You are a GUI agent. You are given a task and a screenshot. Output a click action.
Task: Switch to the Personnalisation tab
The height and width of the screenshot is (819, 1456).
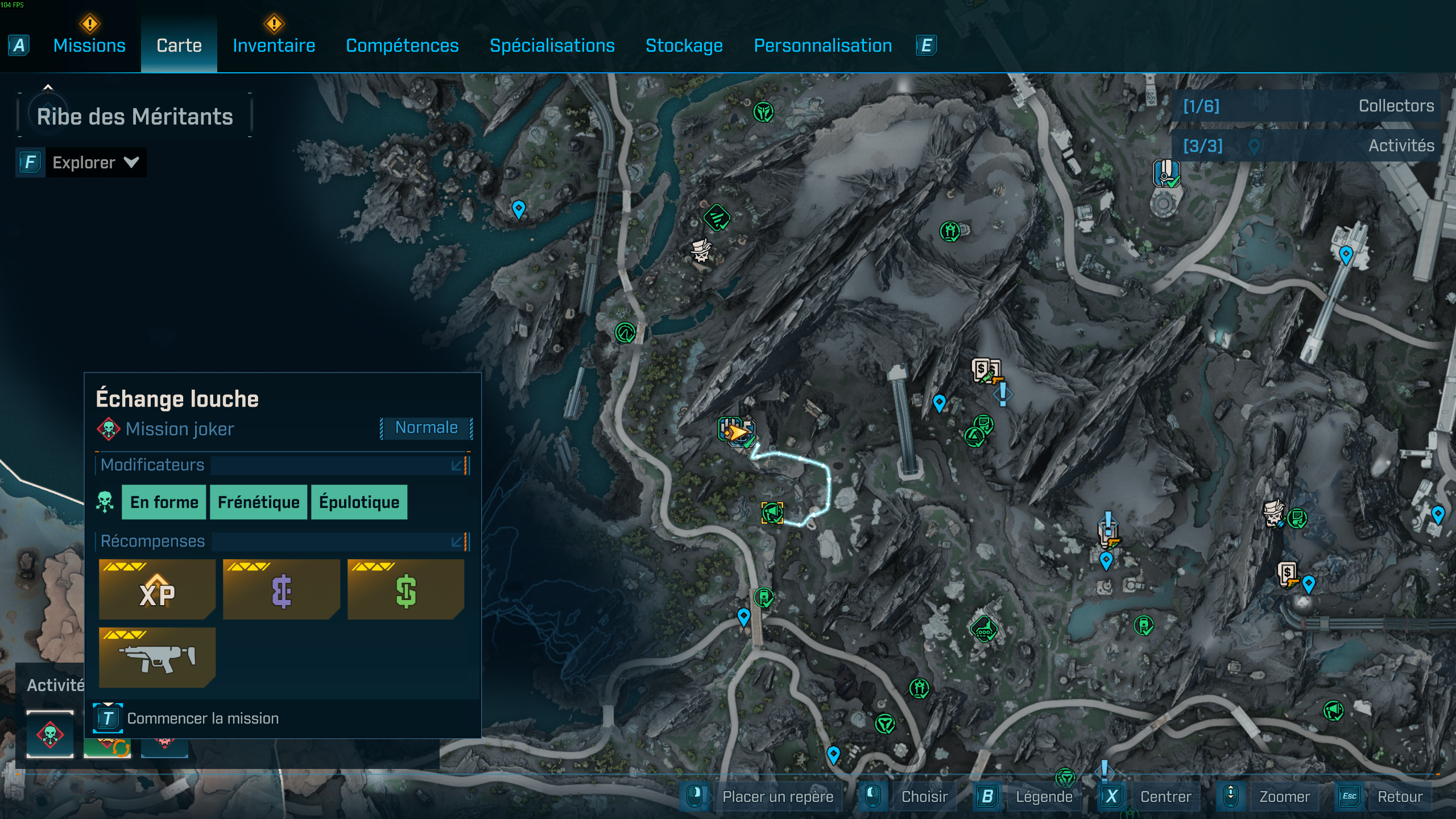(822, 45)
